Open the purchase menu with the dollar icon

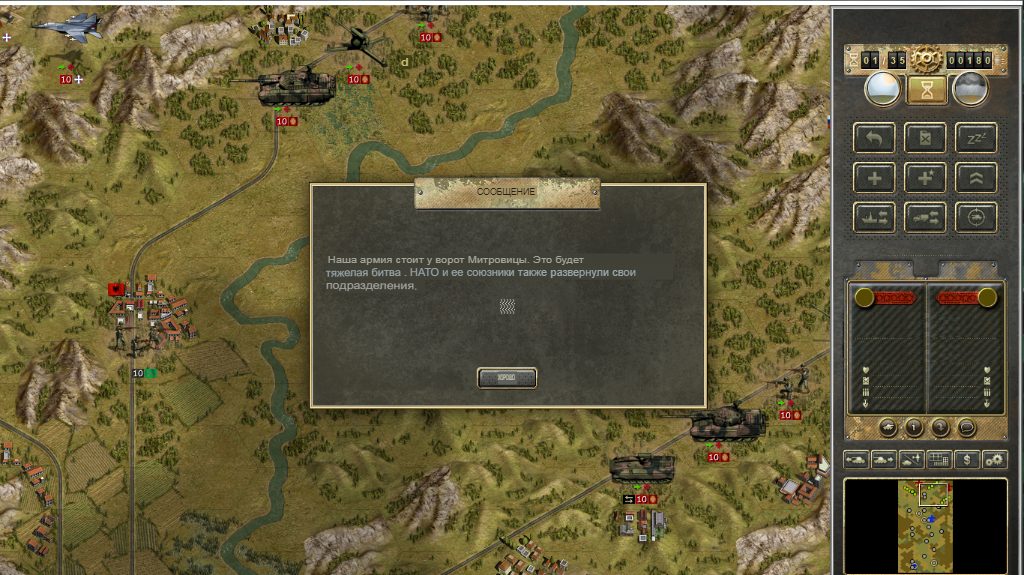click(967, 459)
